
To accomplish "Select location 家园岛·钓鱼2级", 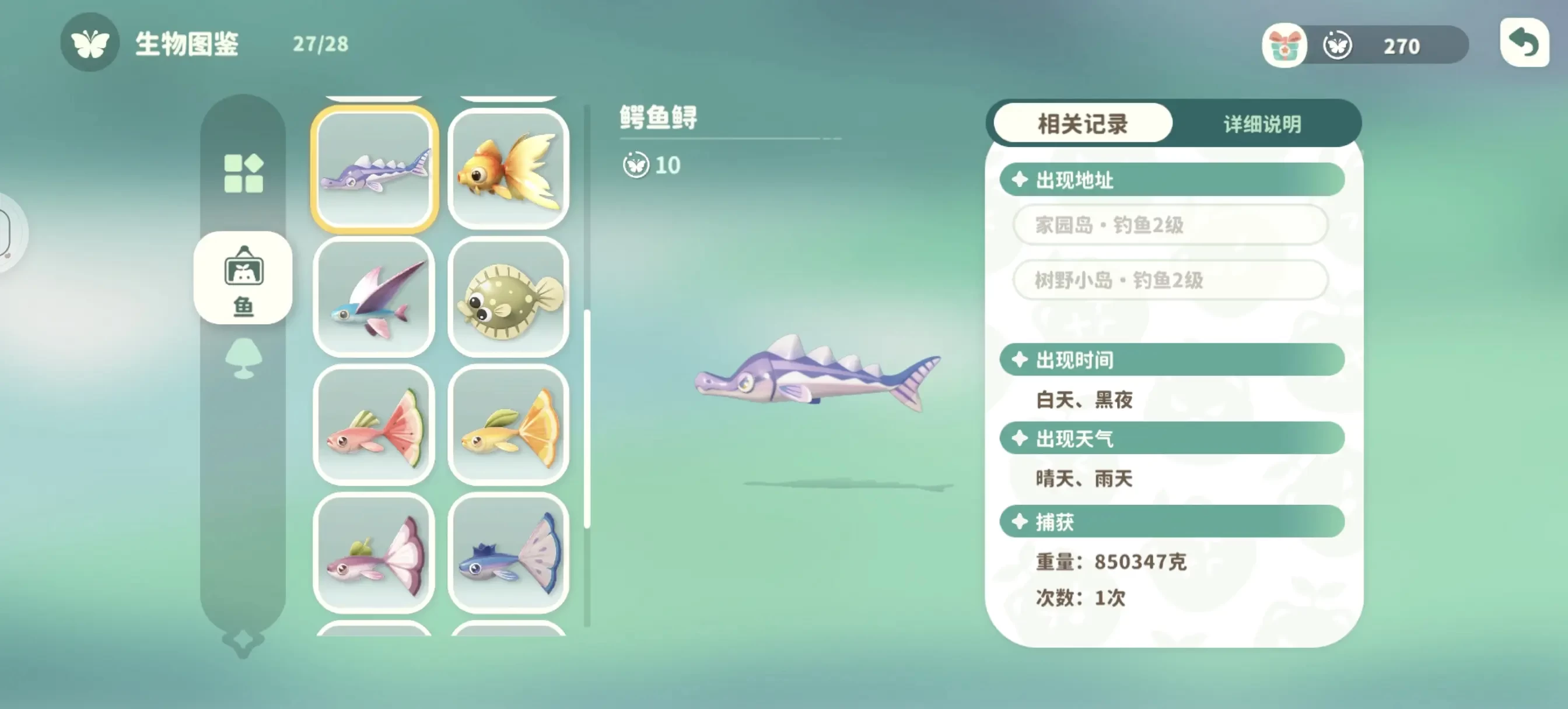I will tap(1170, 224).
